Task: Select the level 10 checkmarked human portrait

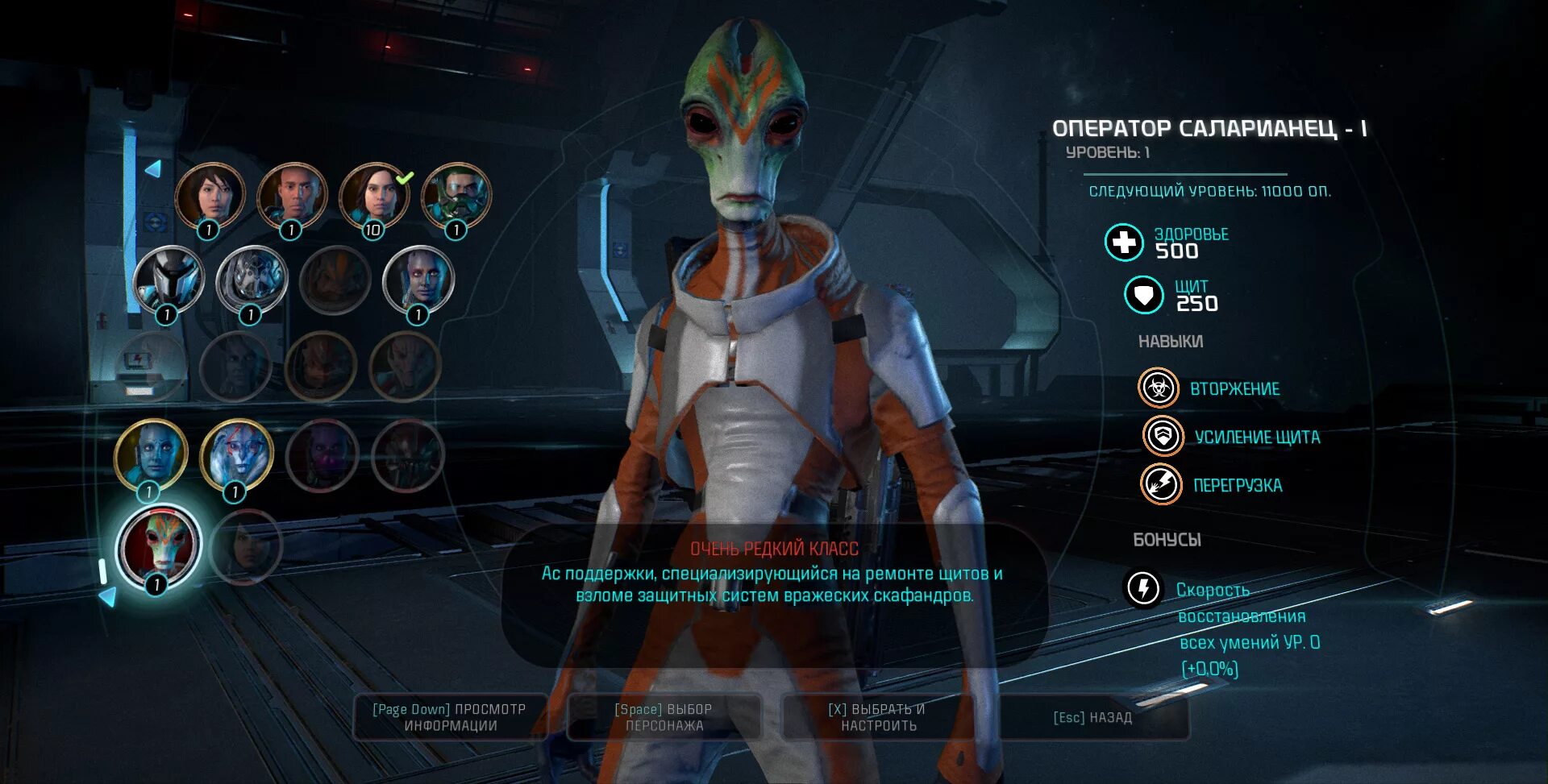Action: point(373,197)
